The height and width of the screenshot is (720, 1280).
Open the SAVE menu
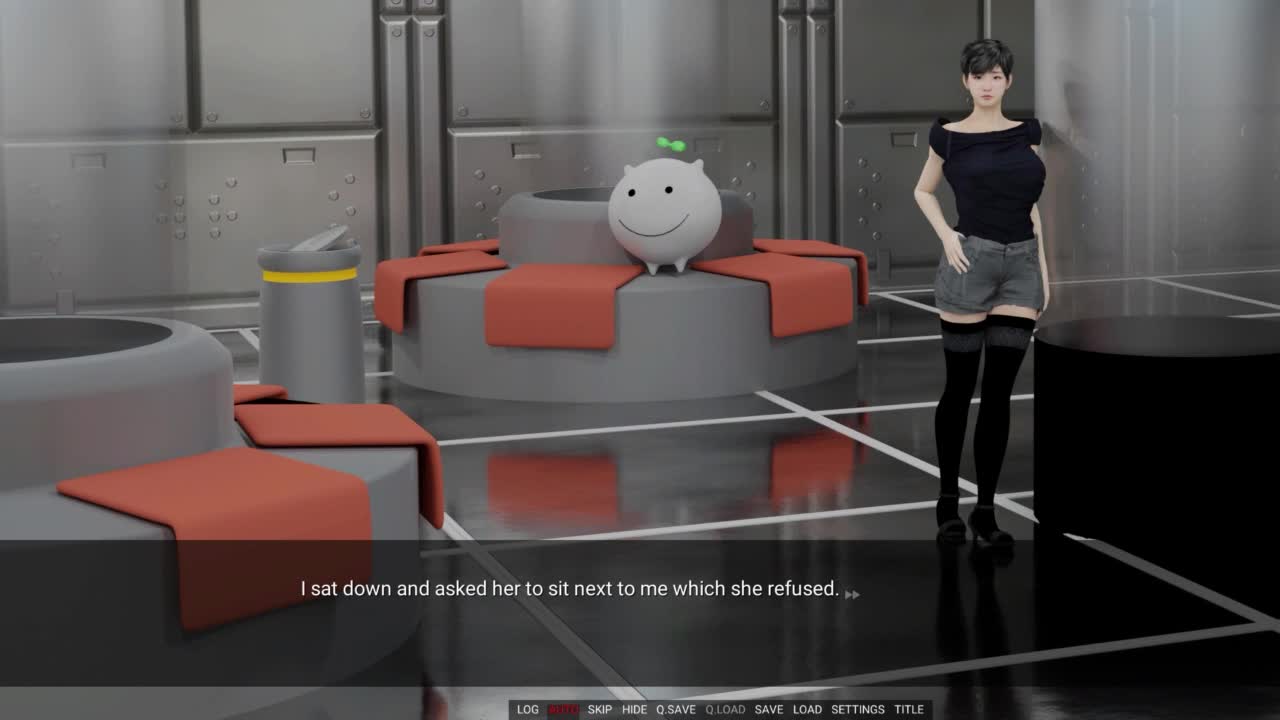[x=769, y=709]
